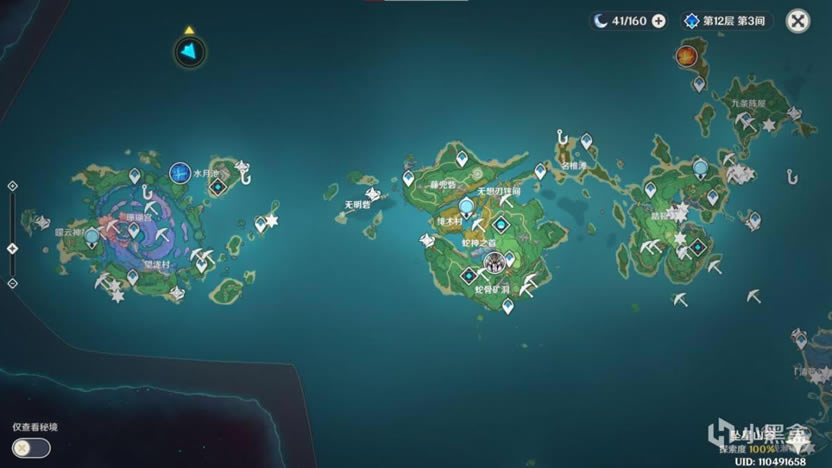Viewport: 832px width, 468px height.
Task: Select the map marker beside 无明砦
Action: (x=372, y=194)
